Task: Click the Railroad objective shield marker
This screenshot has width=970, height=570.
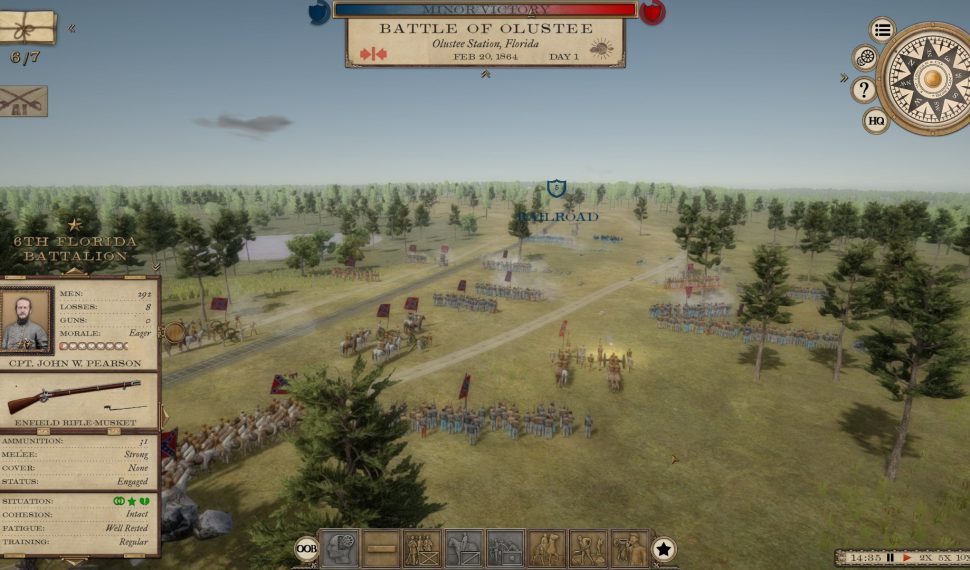Action: [557, 188]
